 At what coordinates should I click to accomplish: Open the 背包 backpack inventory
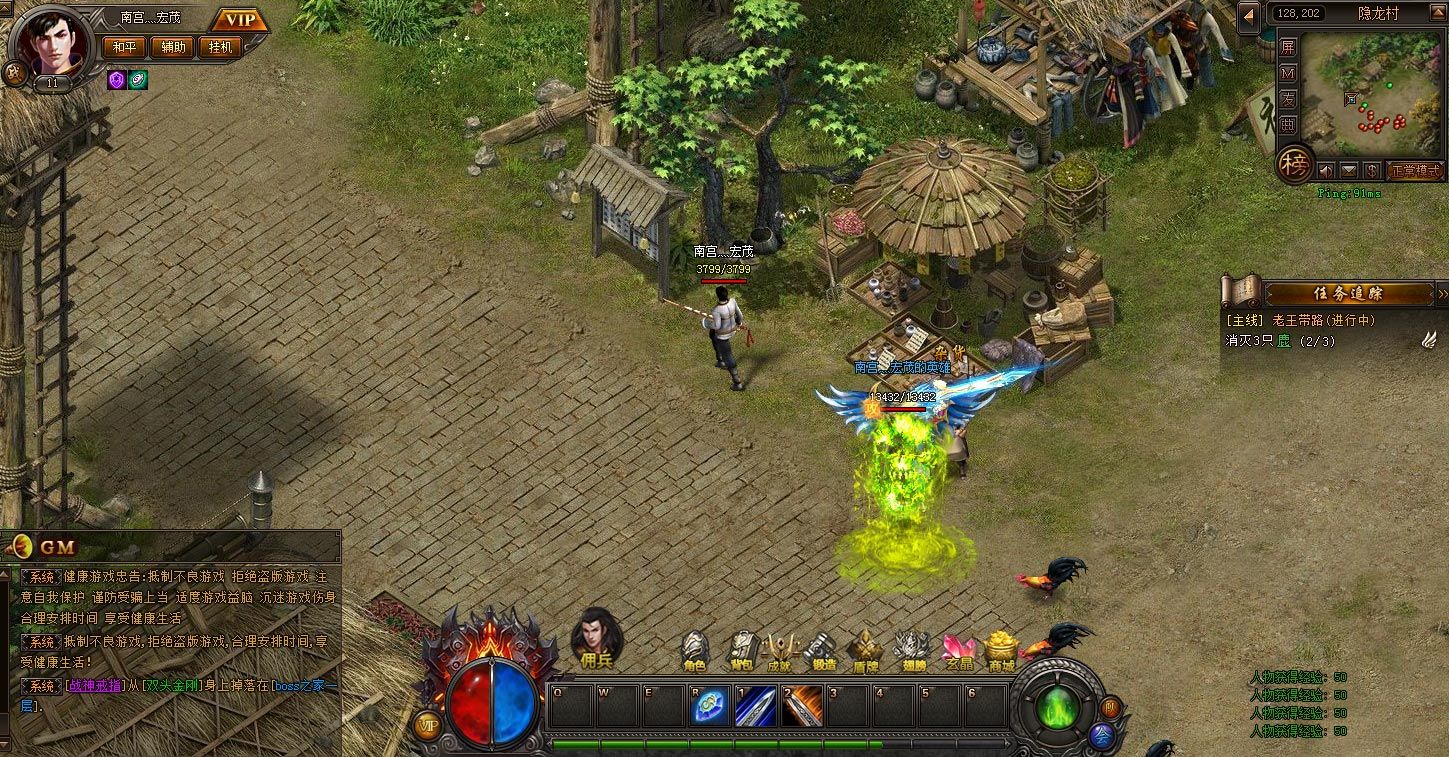click(741, 651)
